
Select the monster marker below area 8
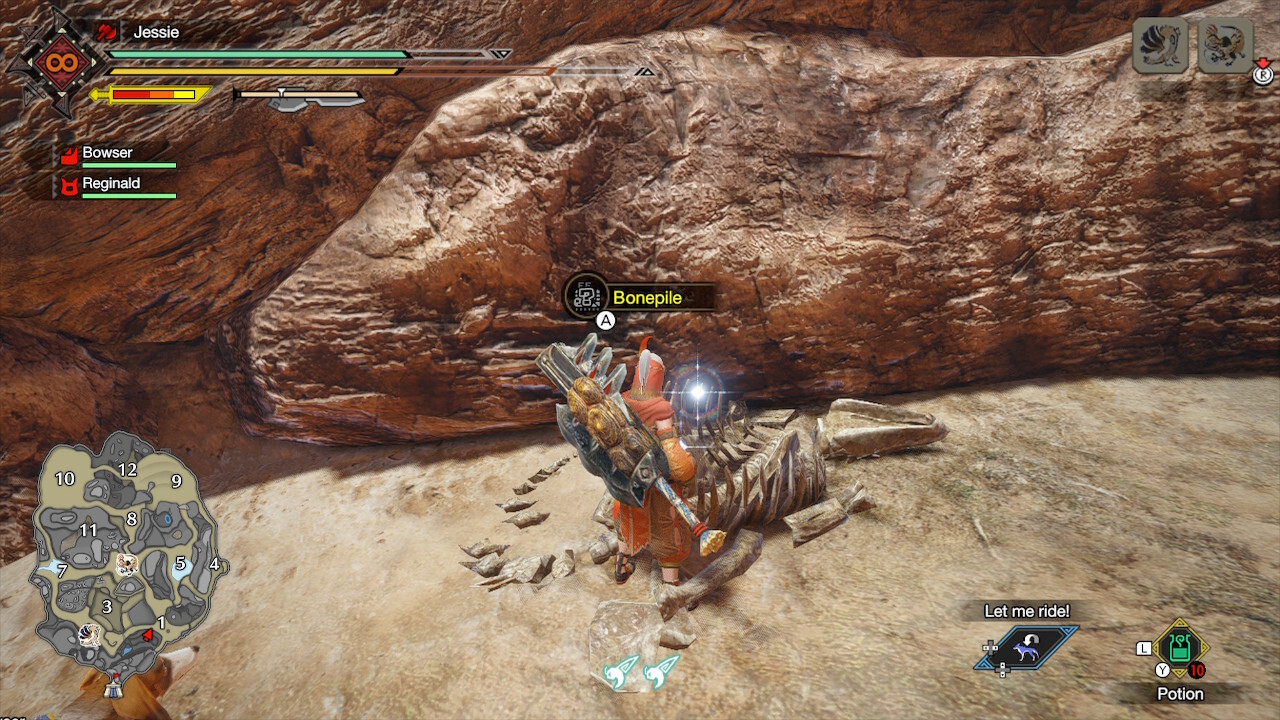(127, 565)
